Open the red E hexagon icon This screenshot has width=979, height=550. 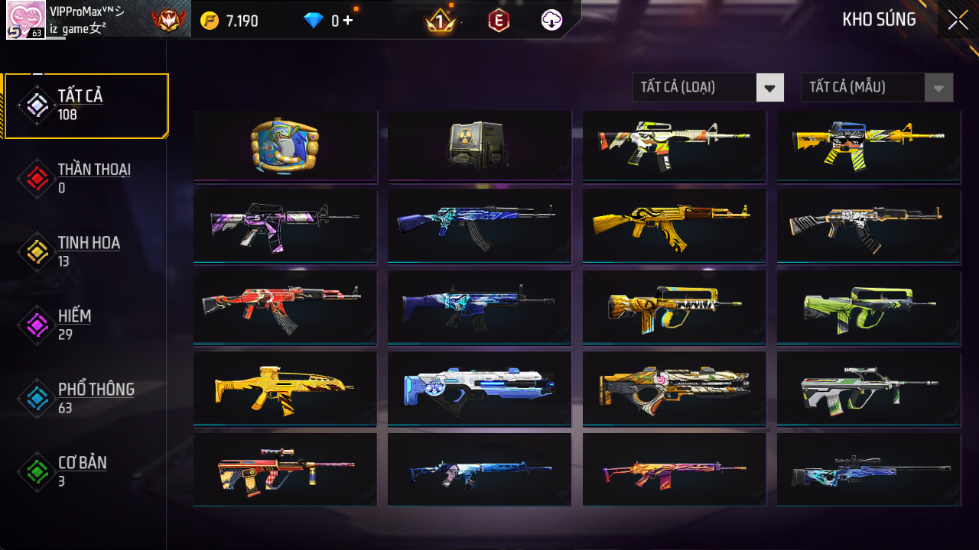coord(498,20)
